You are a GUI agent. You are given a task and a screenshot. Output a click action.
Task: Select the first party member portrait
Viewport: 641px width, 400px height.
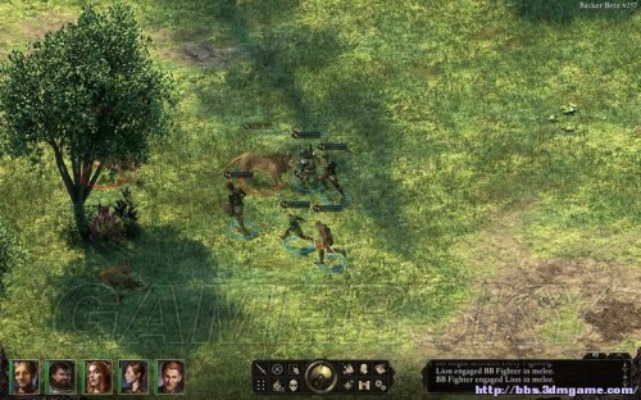(x=25, y=376)
